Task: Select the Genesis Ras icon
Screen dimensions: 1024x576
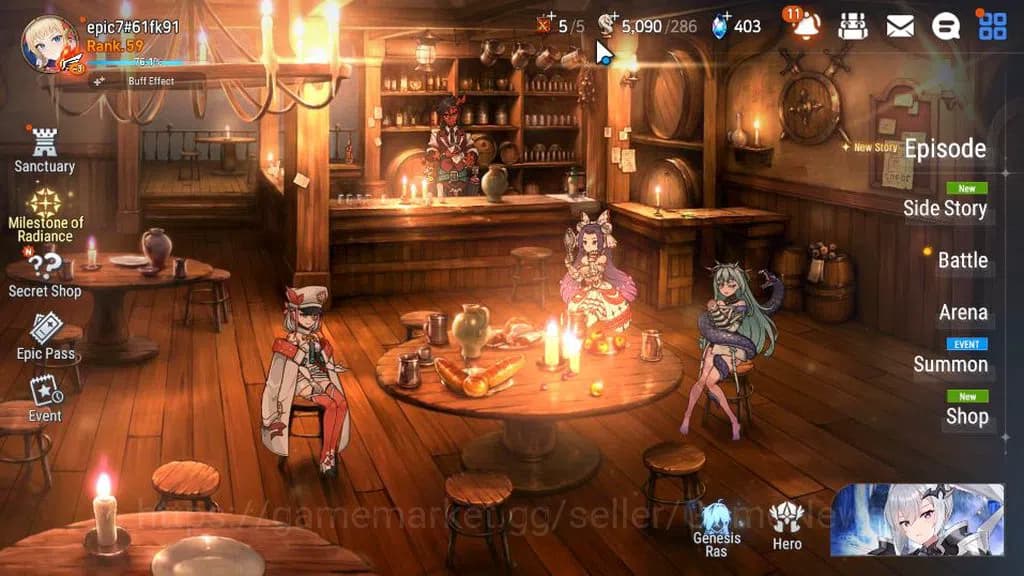Action: (716, 527)
